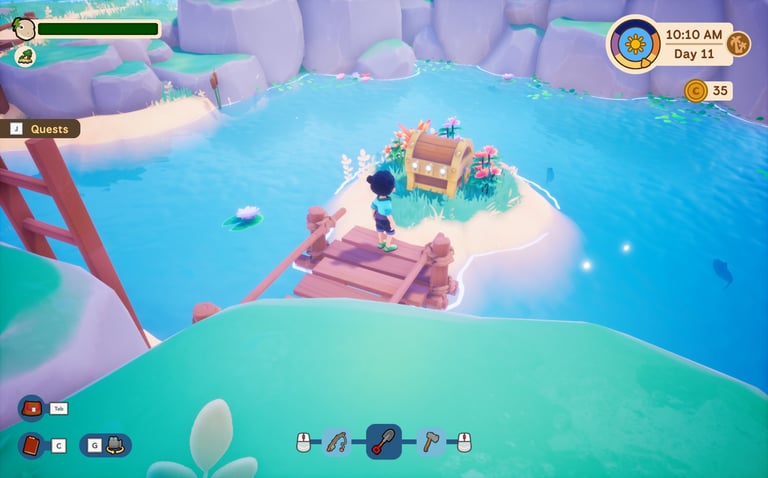Click the sun day-cycle clock
768x478 pixels.
click(x=634, y=44)
